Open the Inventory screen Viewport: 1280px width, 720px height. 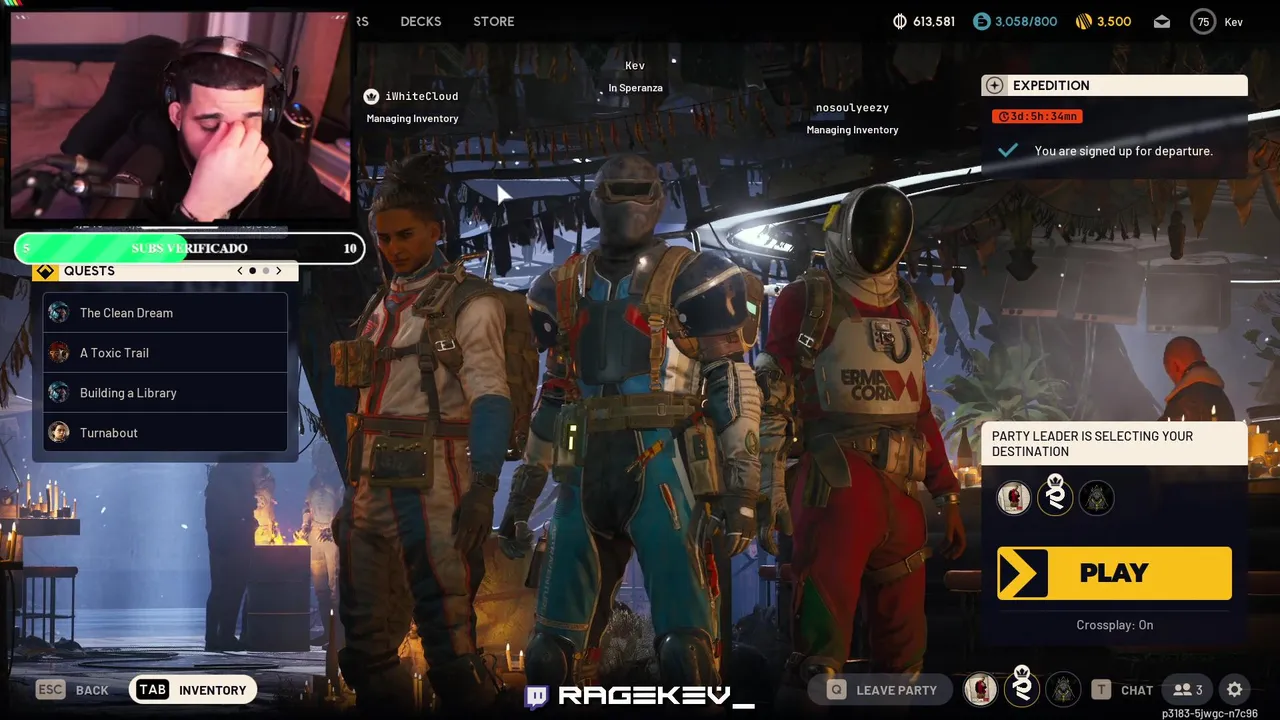point(193,690)
